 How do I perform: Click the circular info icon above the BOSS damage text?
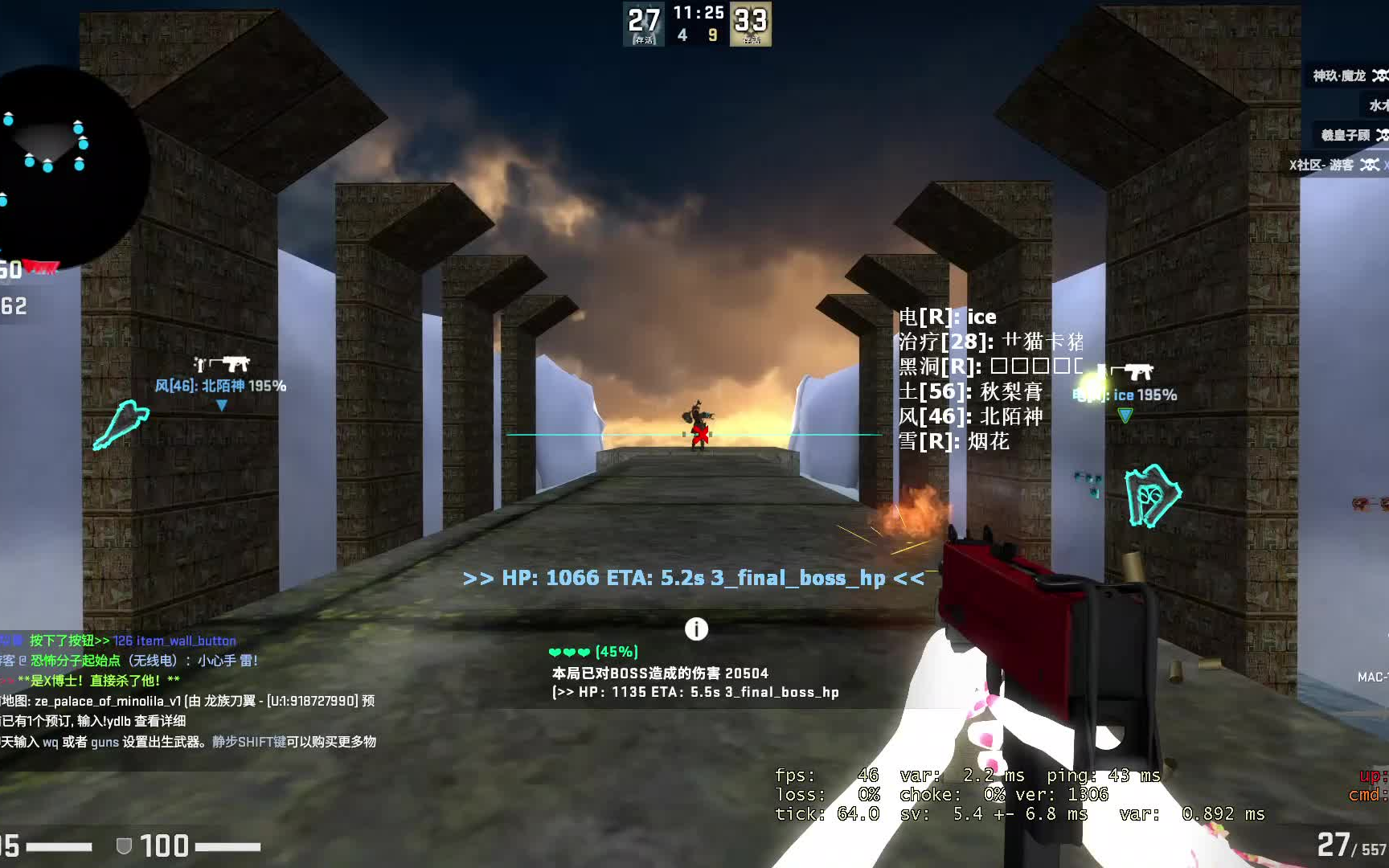tap(696, 629)
